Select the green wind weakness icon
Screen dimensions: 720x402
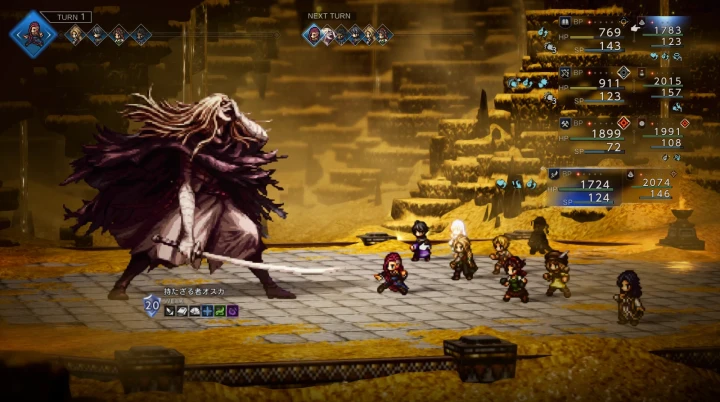pyautogui.click(x=220, y=311)
